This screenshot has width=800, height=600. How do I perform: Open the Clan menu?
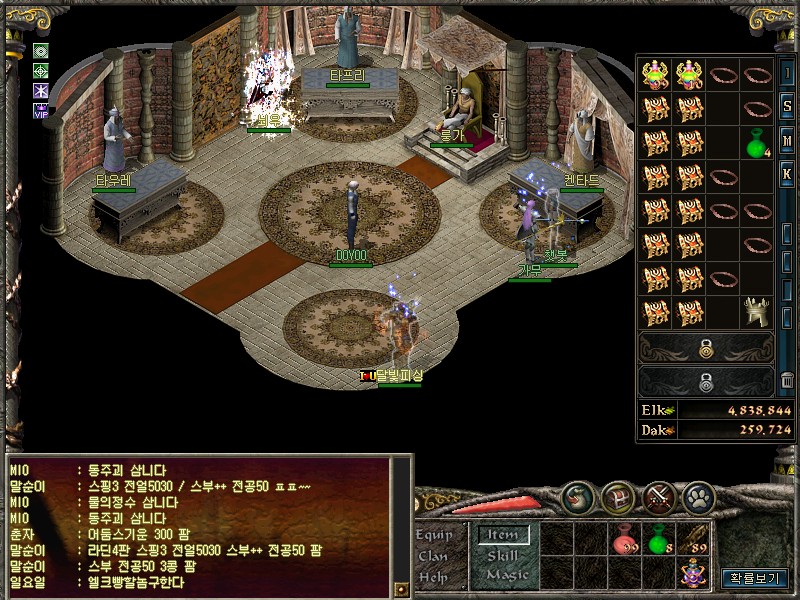click(x=433, y=555)
